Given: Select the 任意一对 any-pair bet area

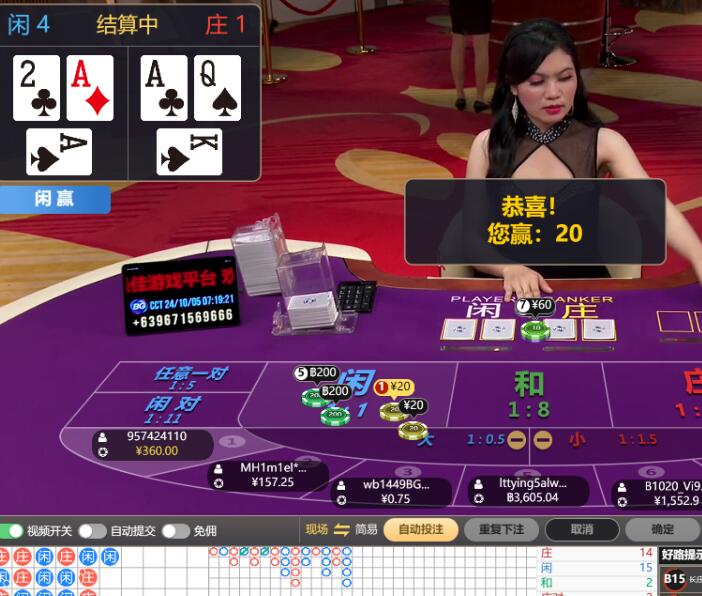Looking at the screenshot, I should tap(189, 377).
